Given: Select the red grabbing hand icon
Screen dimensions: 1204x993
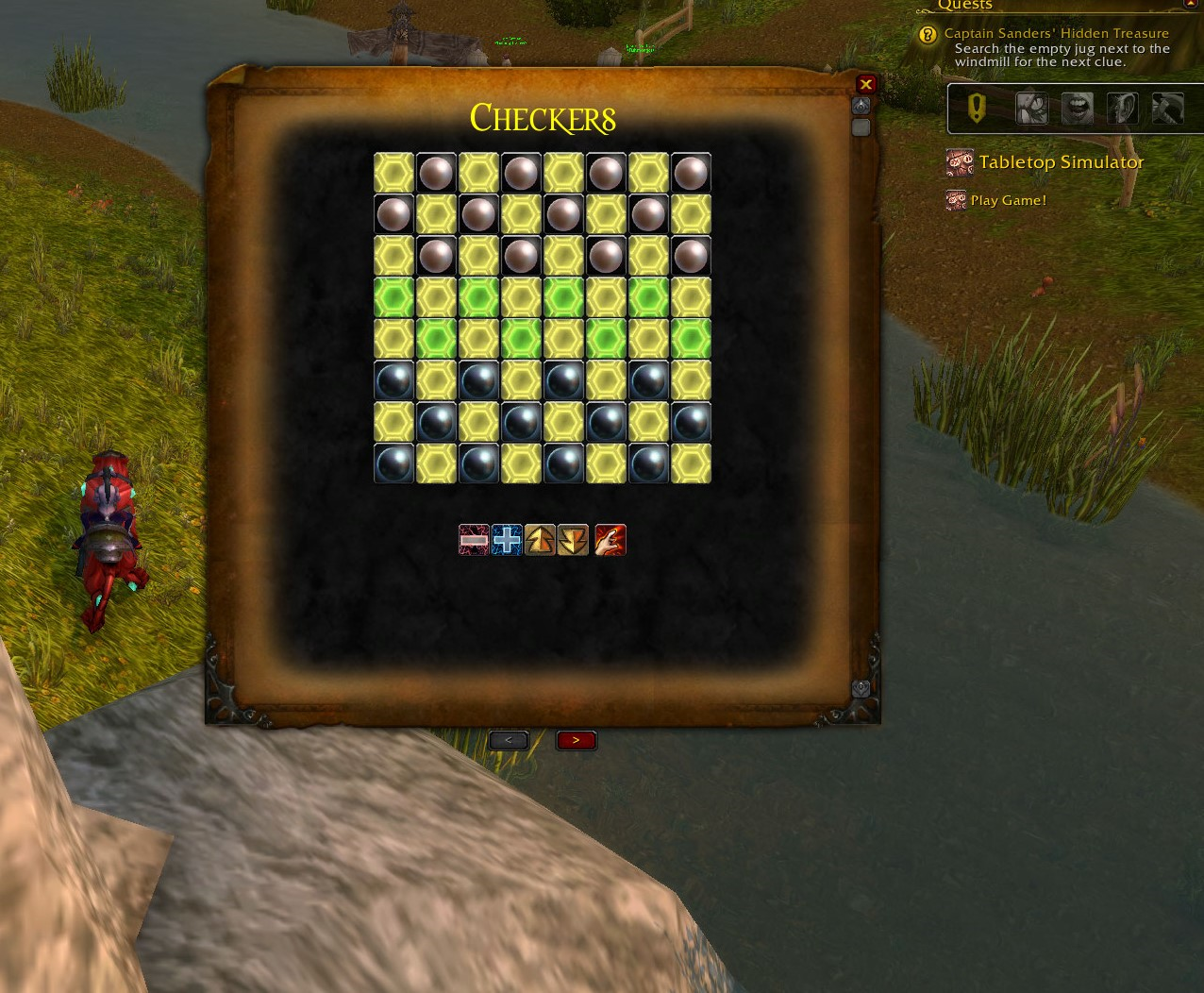Looking at the screenshot, I should click(610, 540).
